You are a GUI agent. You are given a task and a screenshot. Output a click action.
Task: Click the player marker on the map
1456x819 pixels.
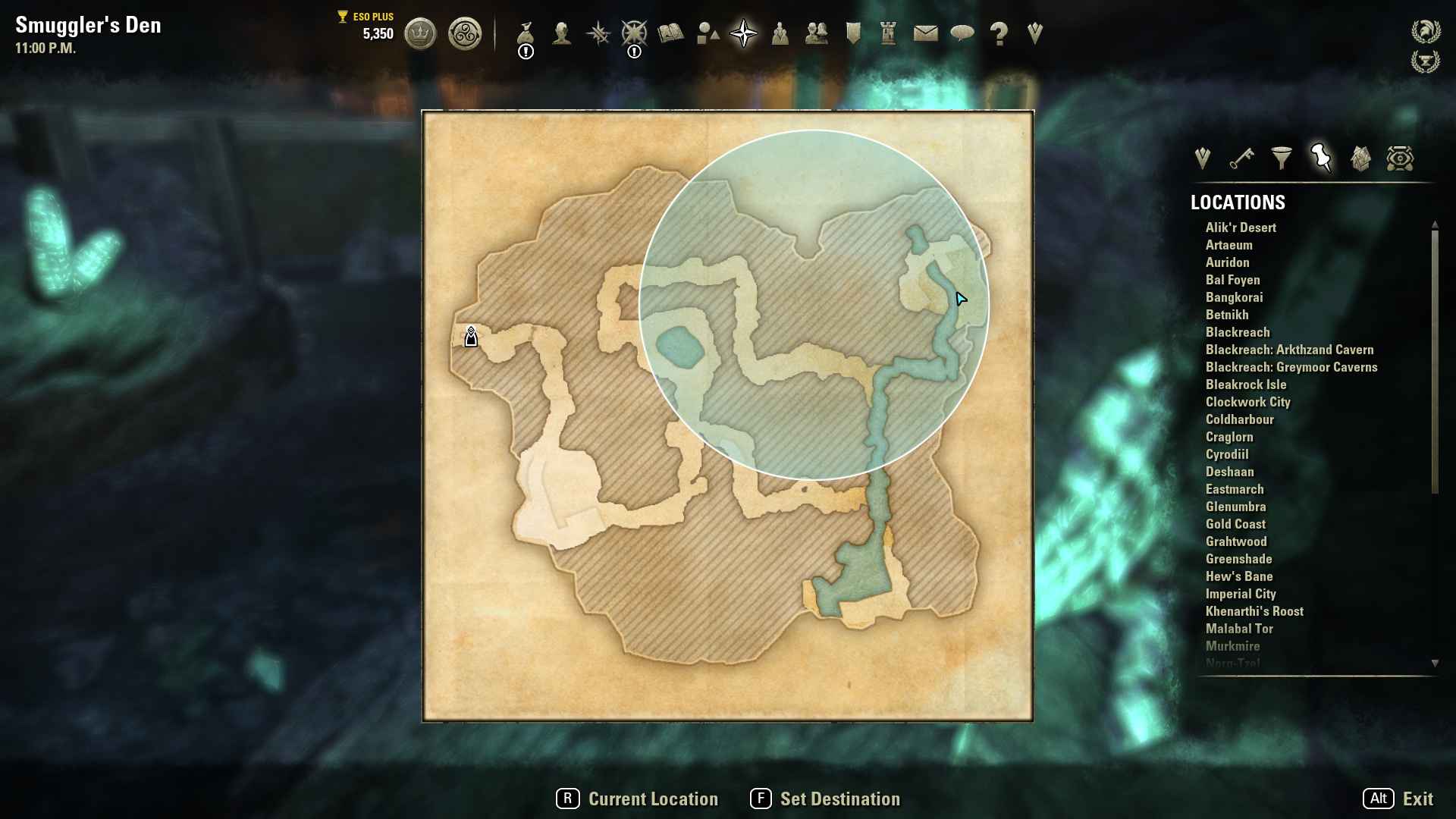(x=471, y=337)
